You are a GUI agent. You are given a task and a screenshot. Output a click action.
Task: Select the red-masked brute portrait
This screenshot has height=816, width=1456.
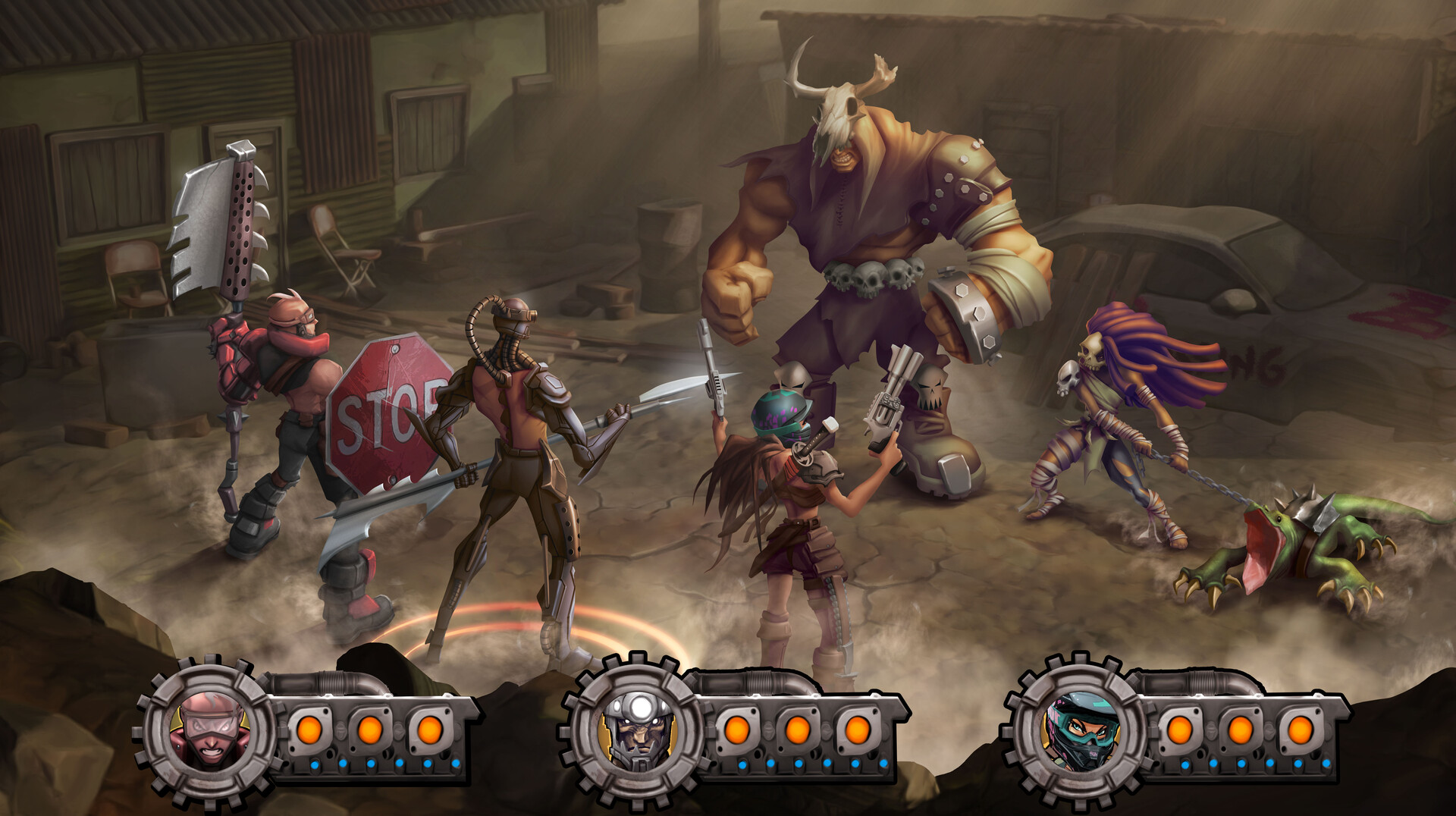[x=202, y=733]
